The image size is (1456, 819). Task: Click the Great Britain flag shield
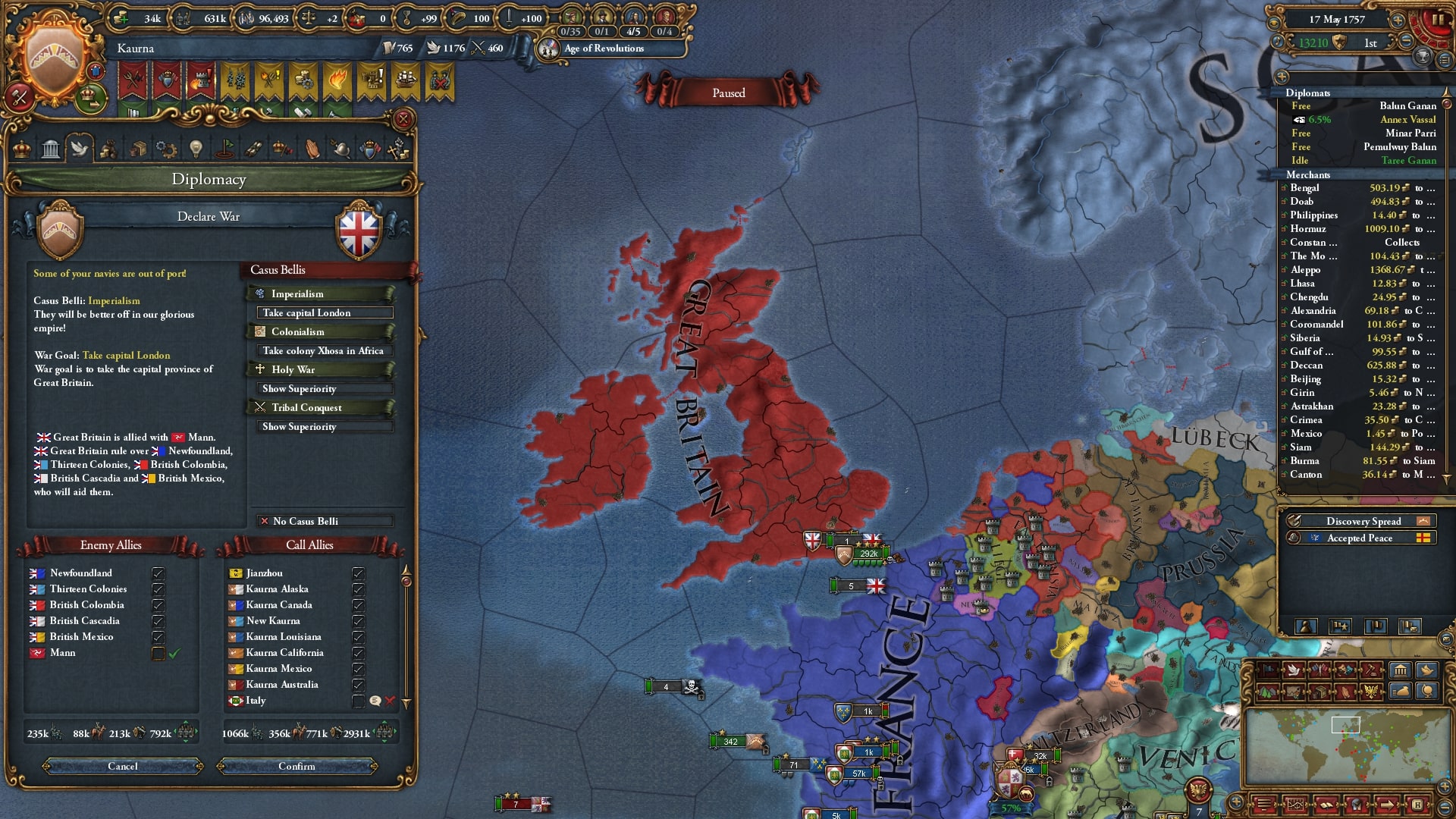tap(359, 231)
